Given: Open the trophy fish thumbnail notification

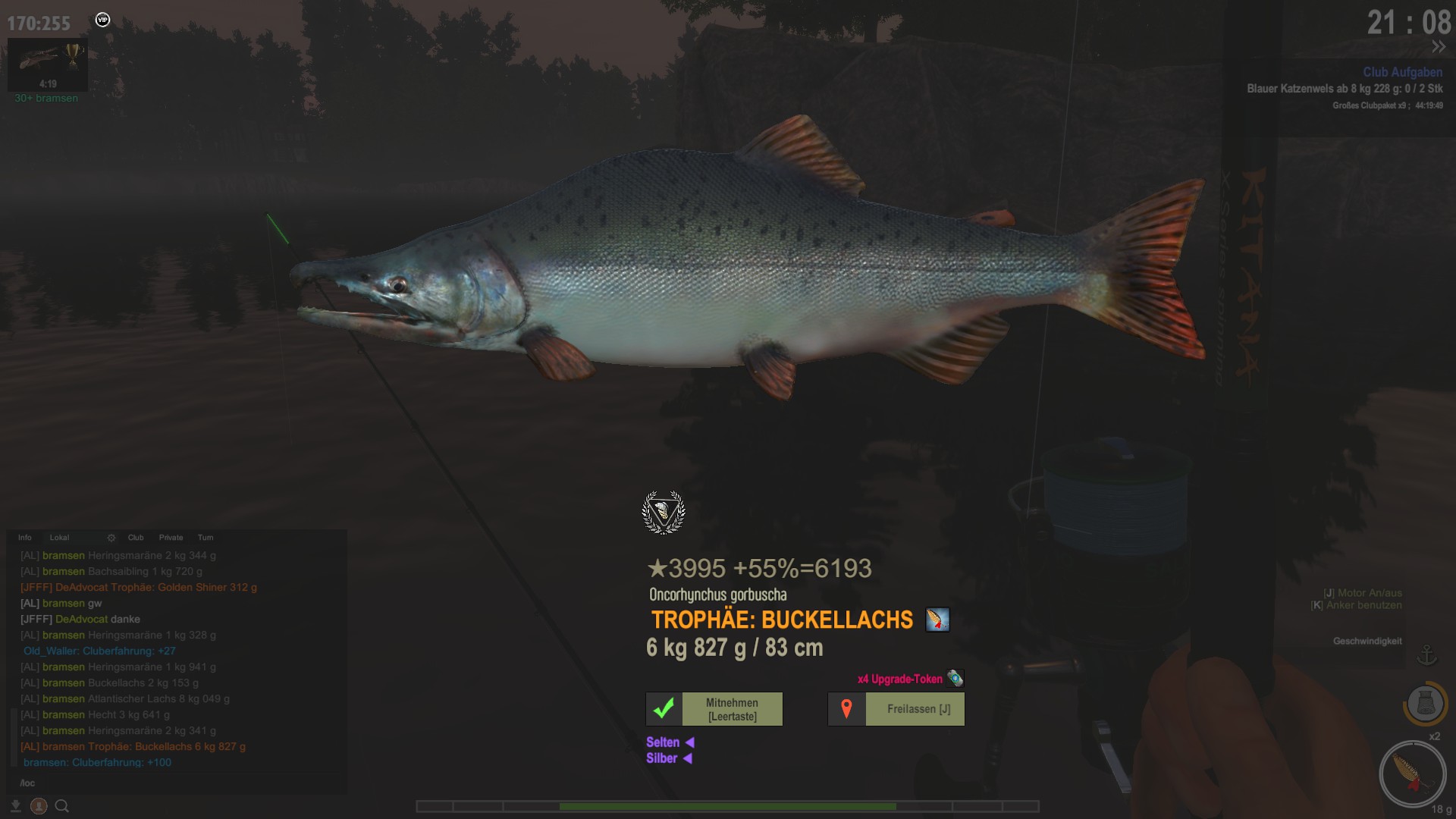Looking at the screenshot, I should [x=47, y=64].
